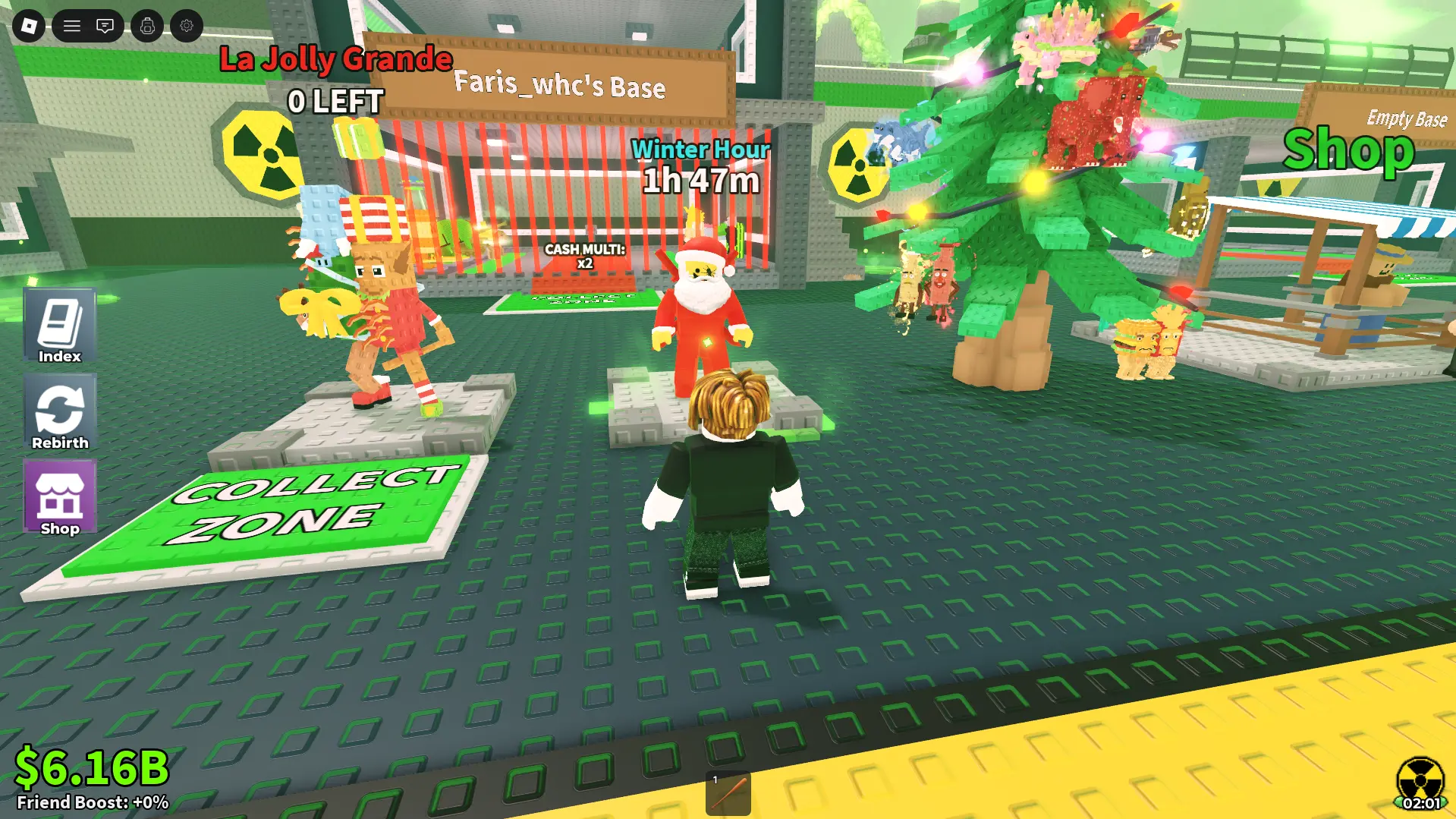The image size is (1456, 819).
Task: Click the Empty Base label
Action: click(1407, 118)
